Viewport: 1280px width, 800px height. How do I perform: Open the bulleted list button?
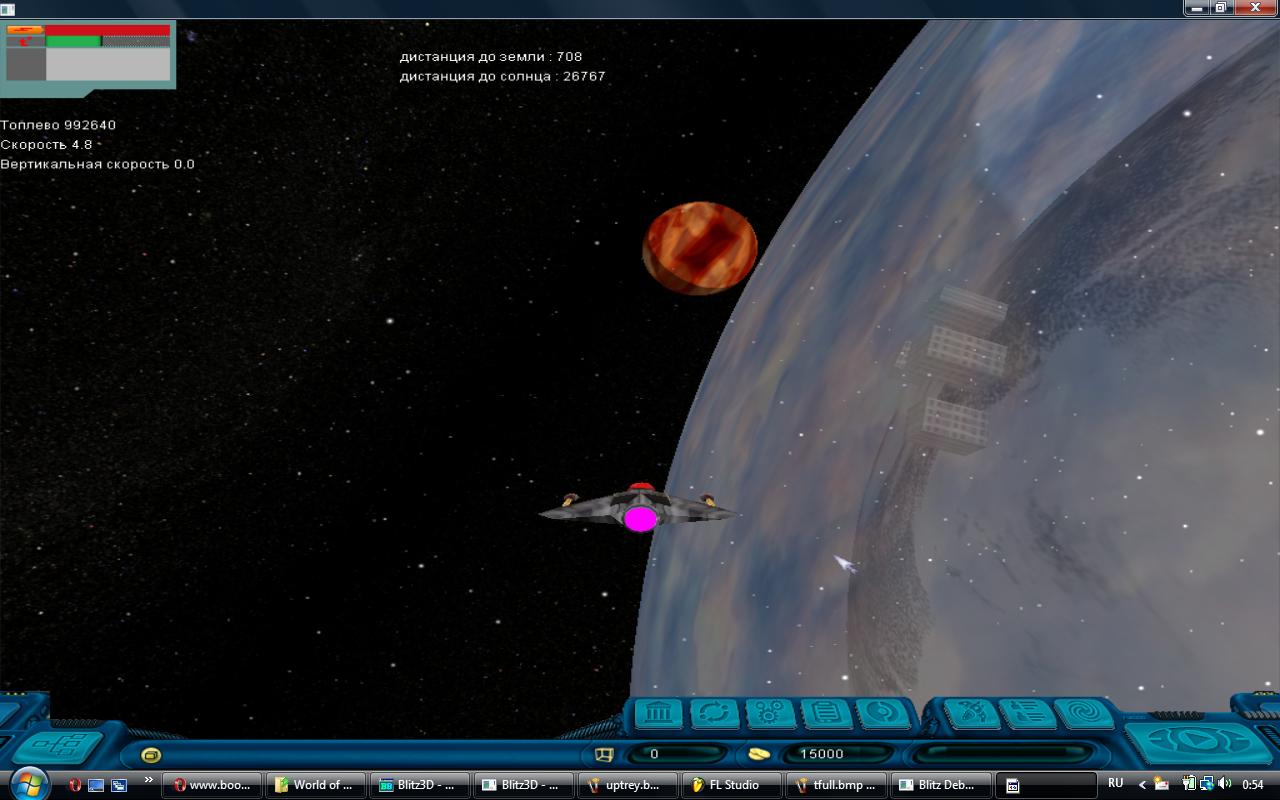pos(1027,714)
